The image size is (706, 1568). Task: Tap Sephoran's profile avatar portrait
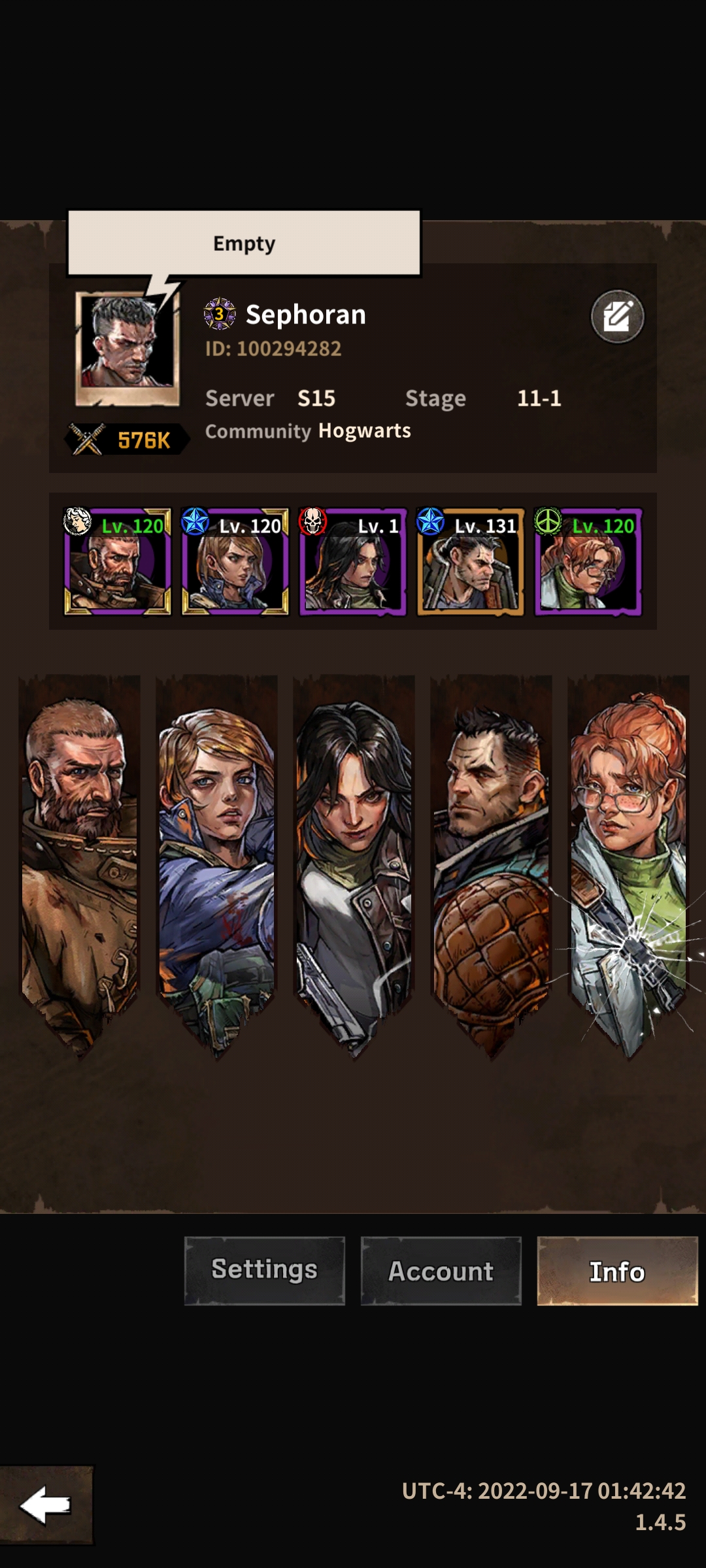click(127, 348)
